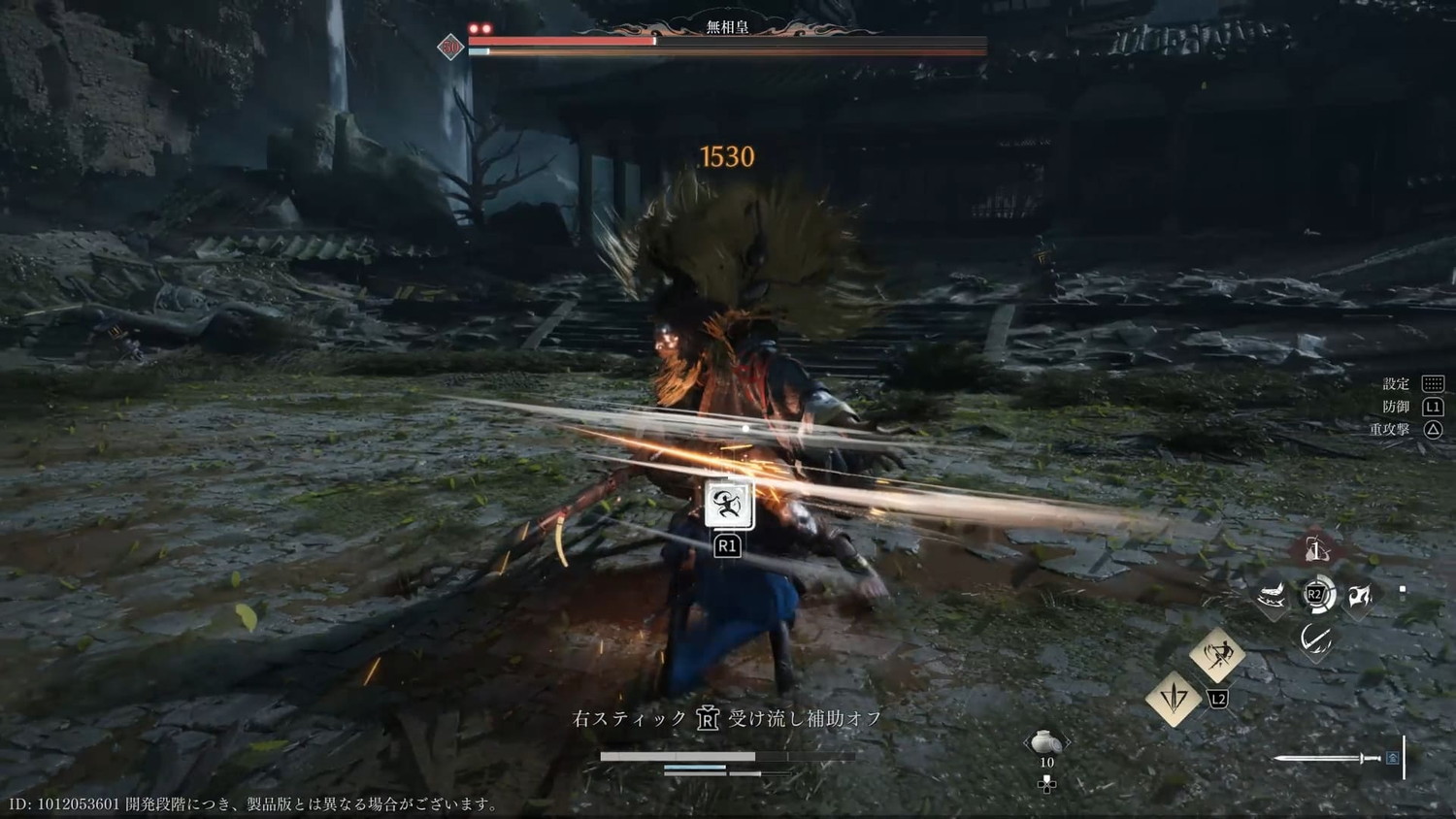This screenshot has height=819, width=1456.
Task: Activate the archer stance skill icon
Action: click(x=728, y=505)
